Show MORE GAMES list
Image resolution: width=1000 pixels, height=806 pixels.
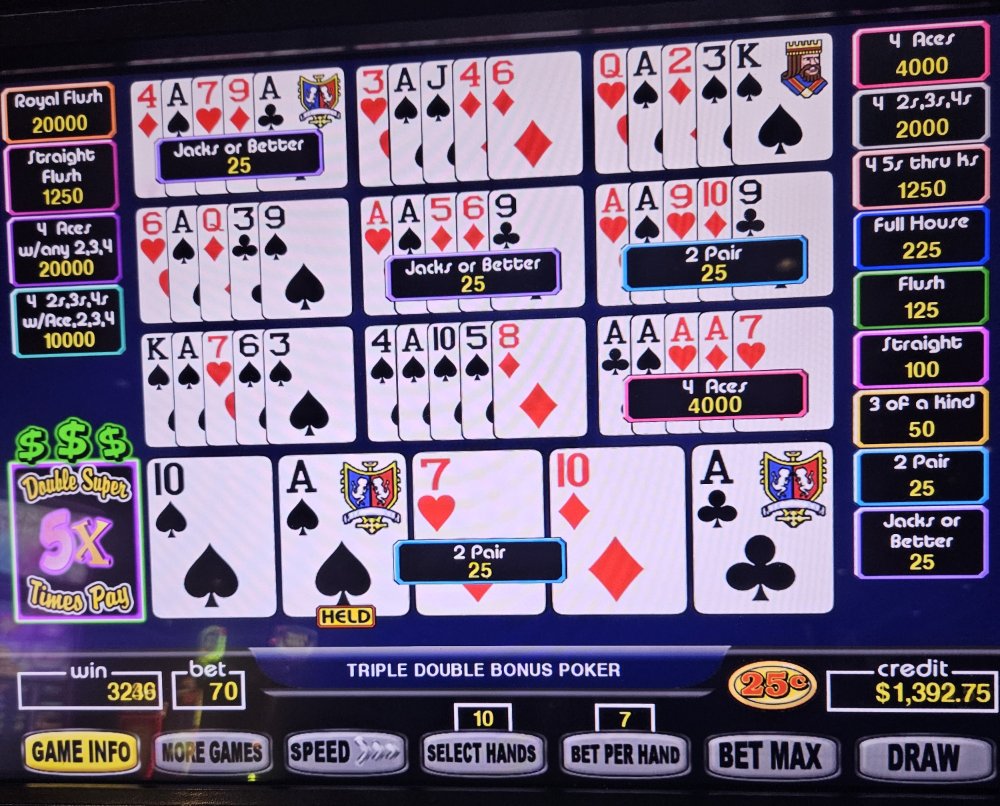(212, 752)
